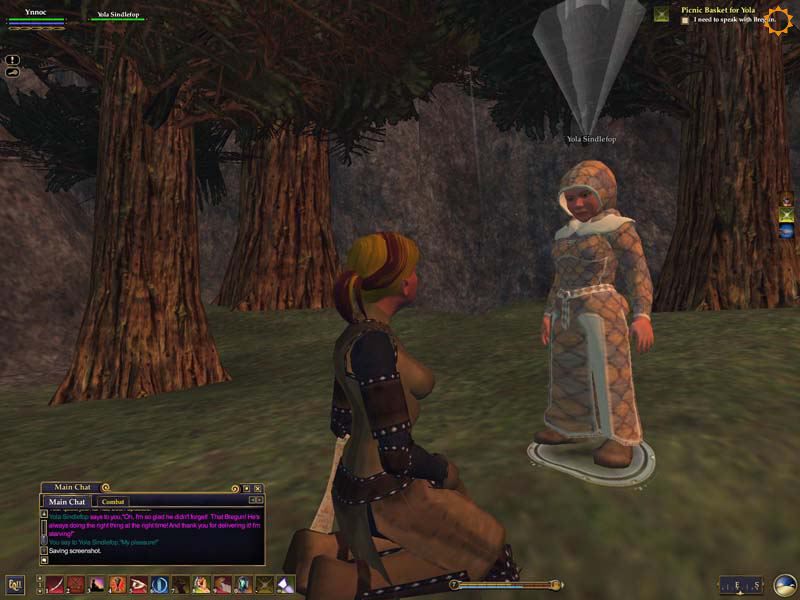Trigger the blue ring ability in slot 6

(159, 585)
